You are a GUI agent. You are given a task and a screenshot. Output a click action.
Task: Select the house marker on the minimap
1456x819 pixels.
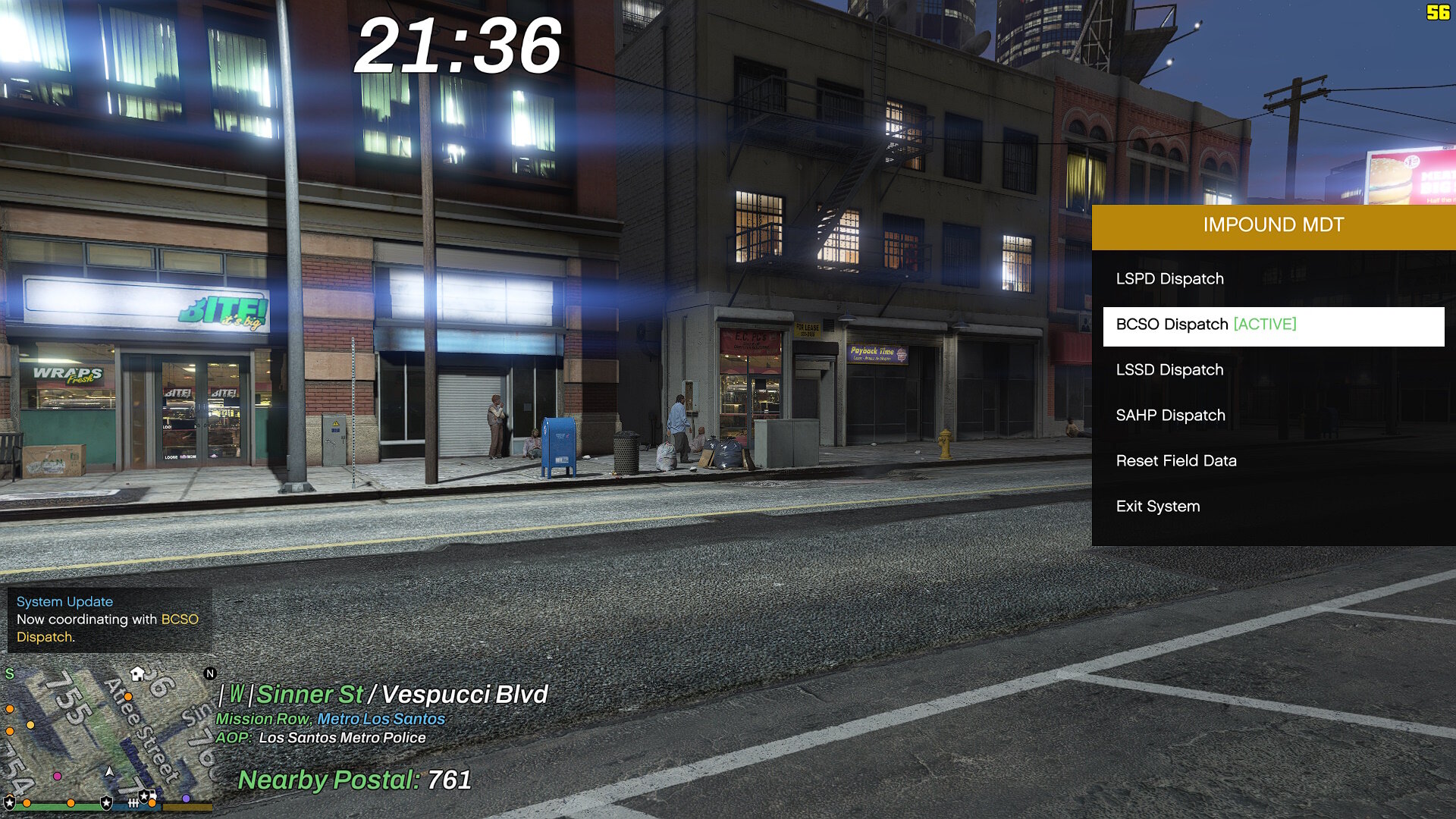(137, 673)
